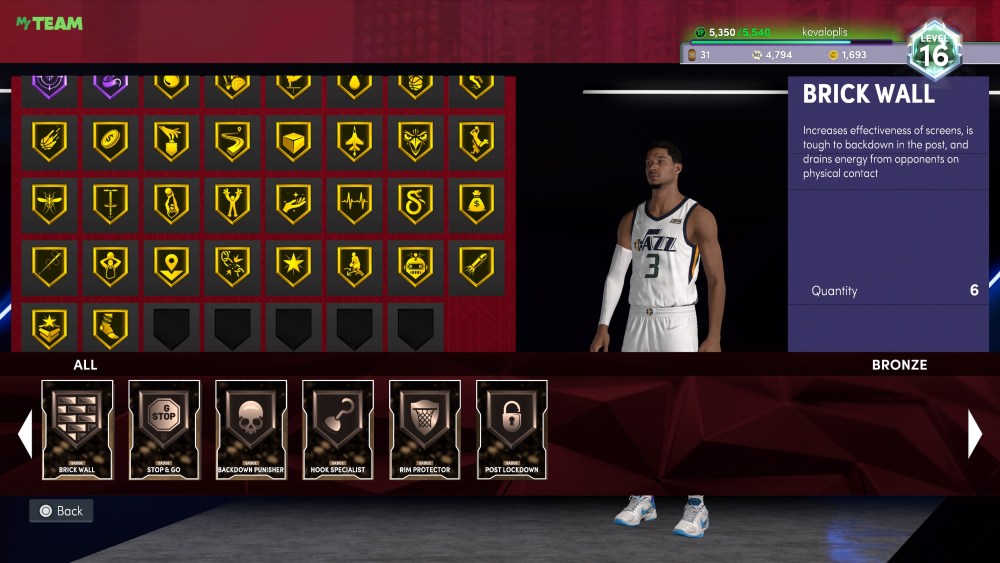This screenshot has width=1000, height=563.
Task: Select the Post Lockdown badge card
Action: click(512, 429)
